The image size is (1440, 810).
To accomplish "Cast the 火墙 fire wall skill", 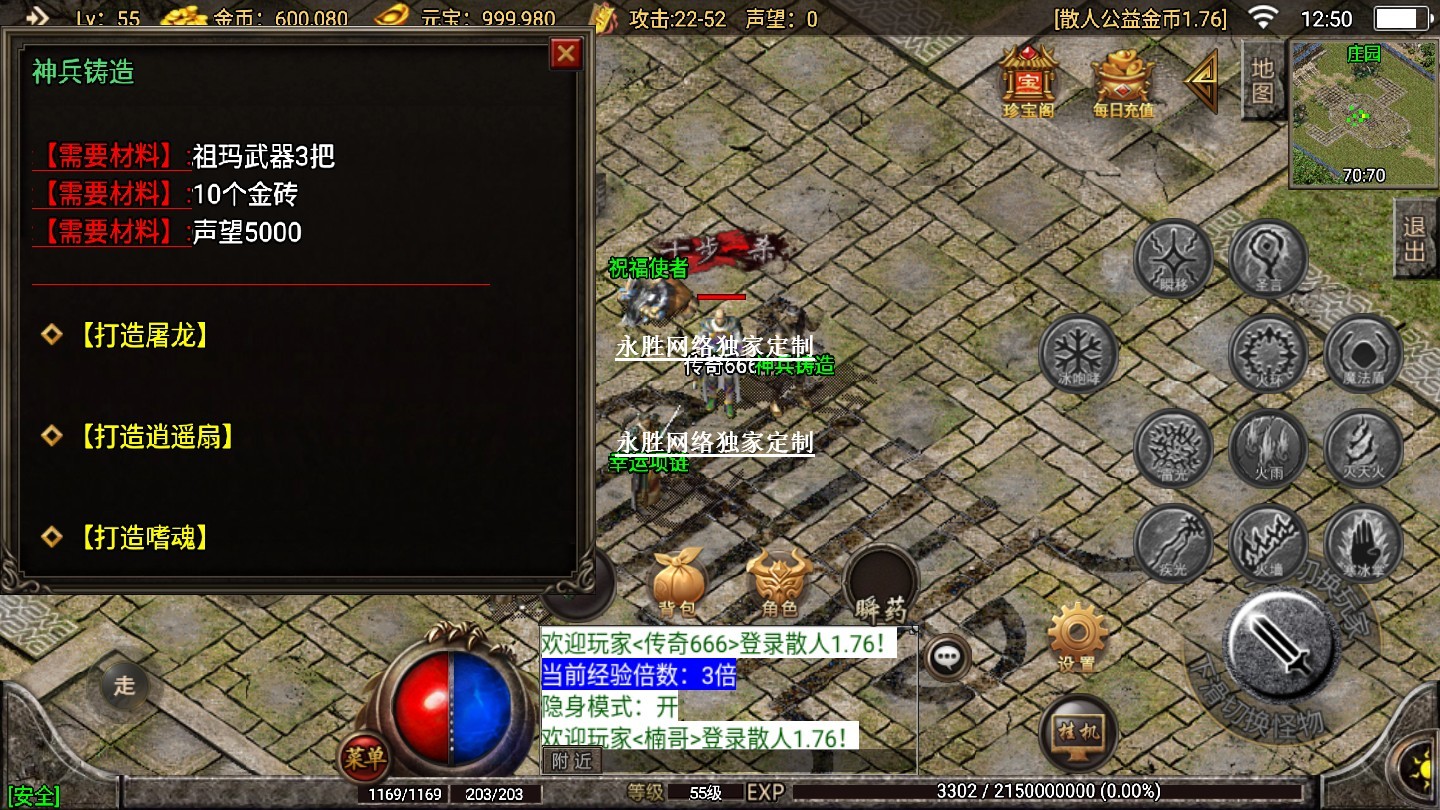I will pos(1267,545).
